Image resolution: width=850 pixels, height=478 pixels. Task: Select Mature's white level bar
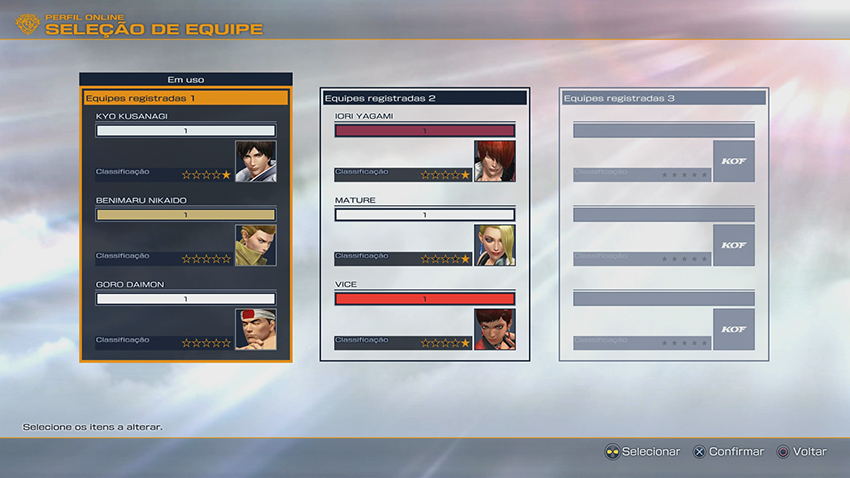point(424,214)
